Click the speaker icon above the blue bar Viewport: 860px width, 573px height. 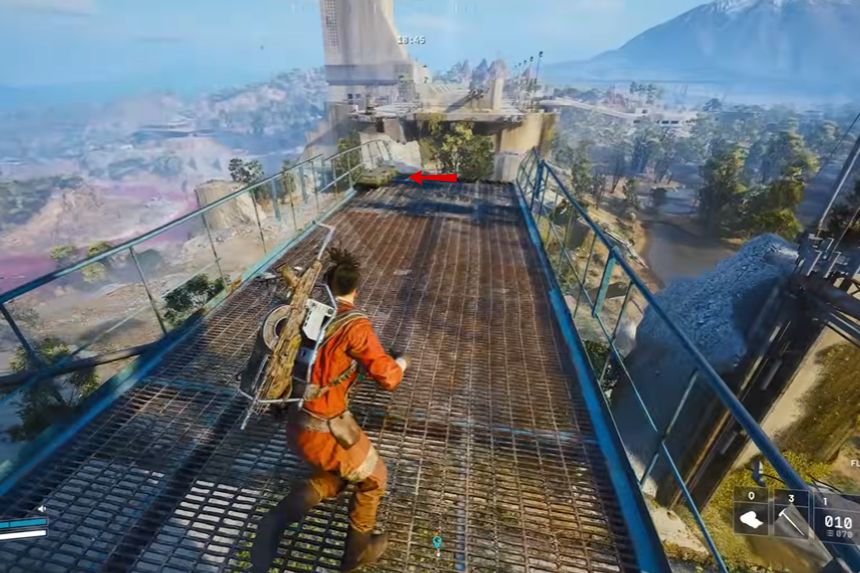tap(41, 509)
